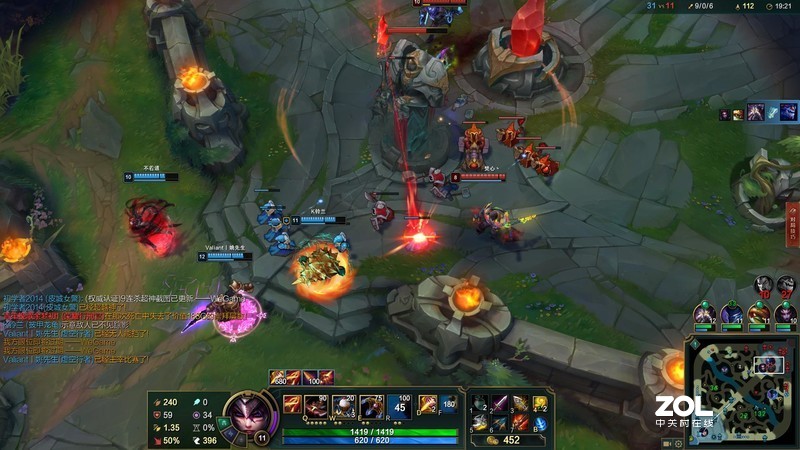The image size is (800, 450).
Task: Click the blue recall button
Action: coord(541,424)
